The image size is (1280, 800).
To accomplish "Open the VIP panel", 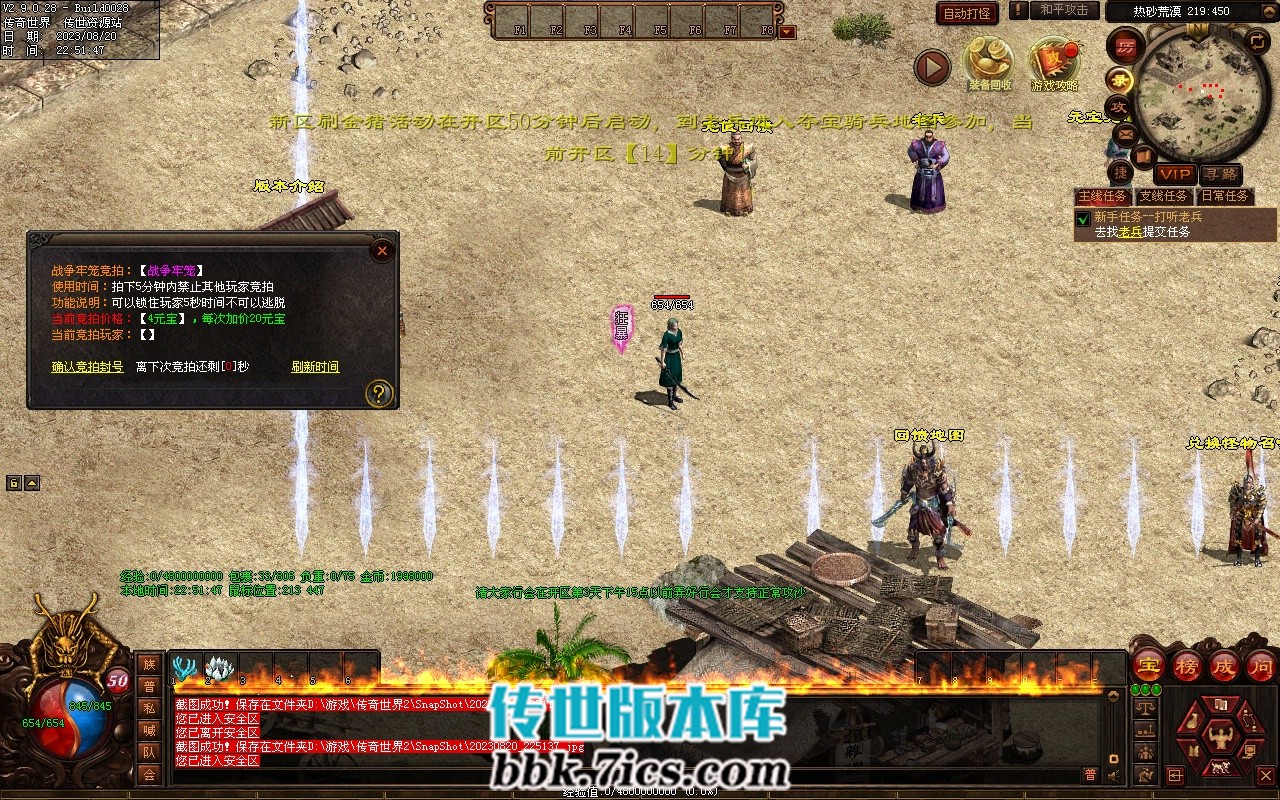I will click(x=1175, y=174).
